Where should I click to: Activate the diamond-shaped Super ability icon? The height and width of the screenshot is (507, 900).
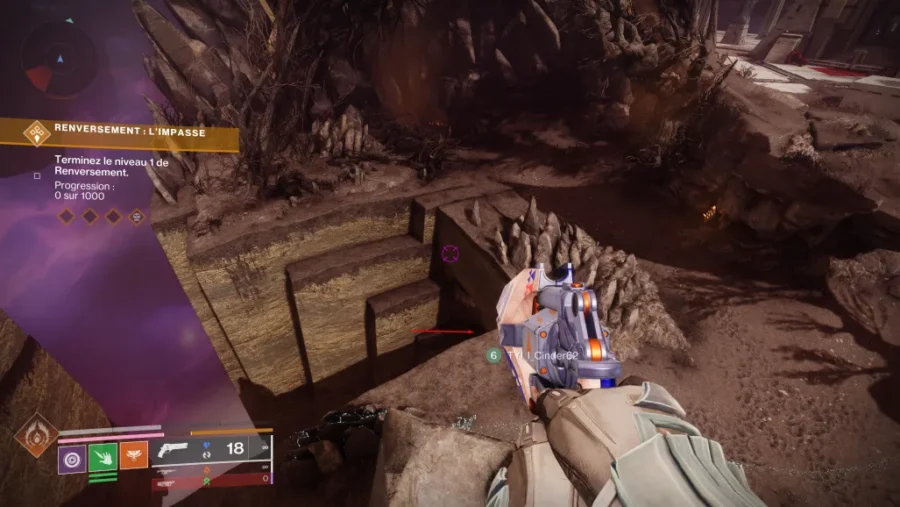click(x=35, y=435)
